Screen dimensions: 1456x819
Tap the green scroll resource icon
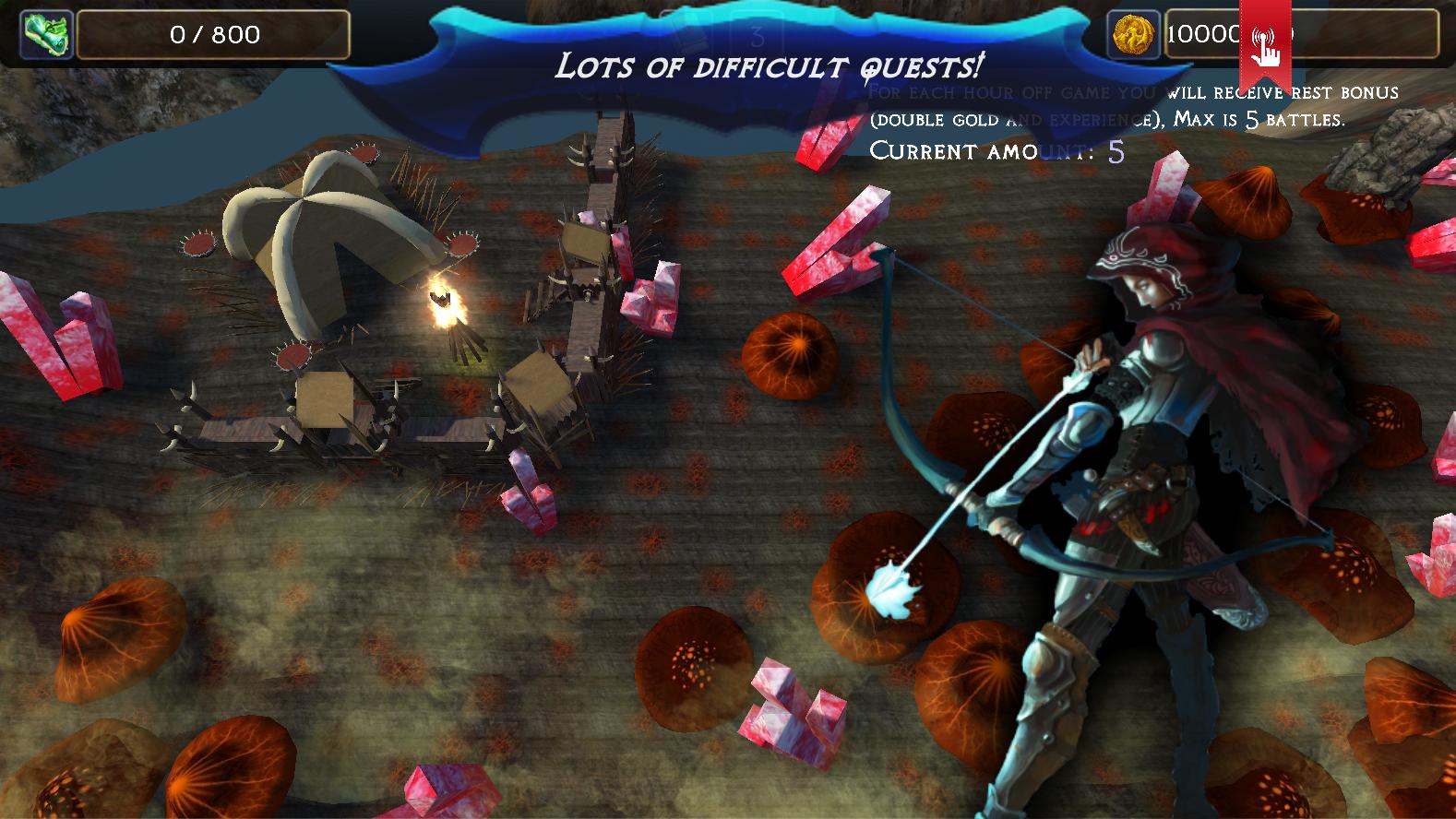46,35
